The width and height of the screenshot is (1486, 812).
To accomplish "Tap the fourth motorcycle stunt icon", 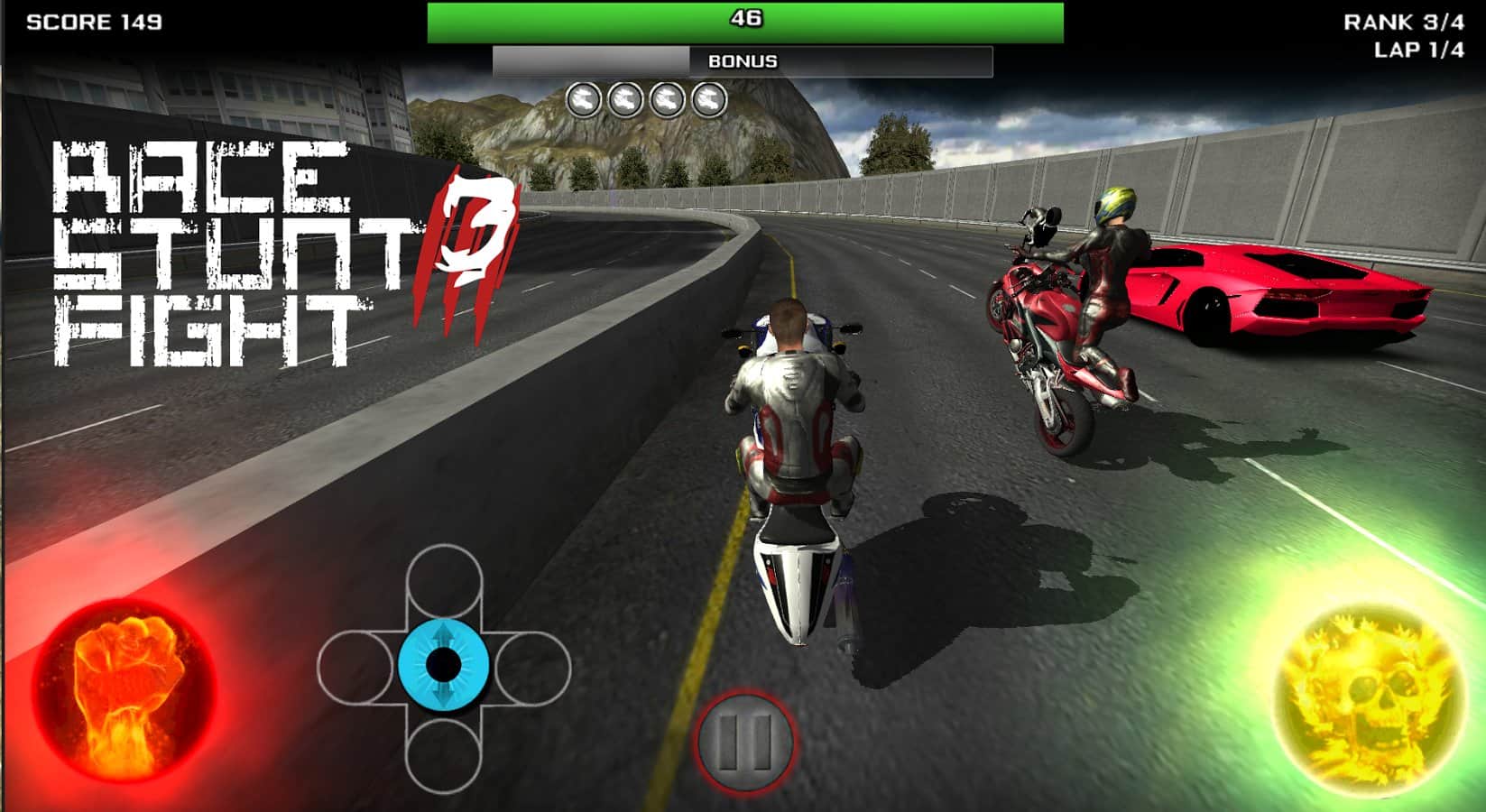I will [x=709, y=97].
